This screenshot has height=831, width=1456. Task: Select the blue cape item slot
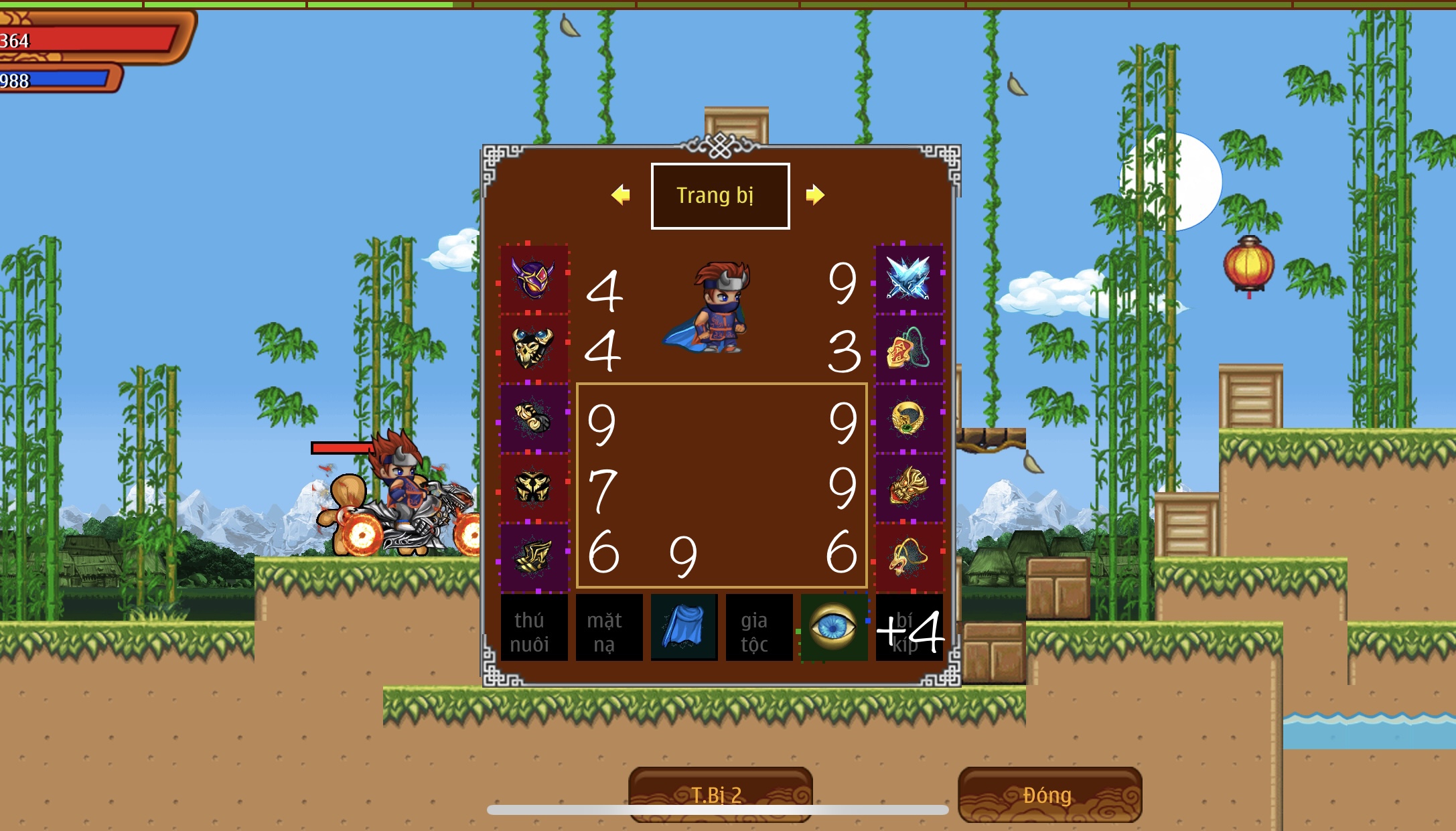(x=684, y=628)
